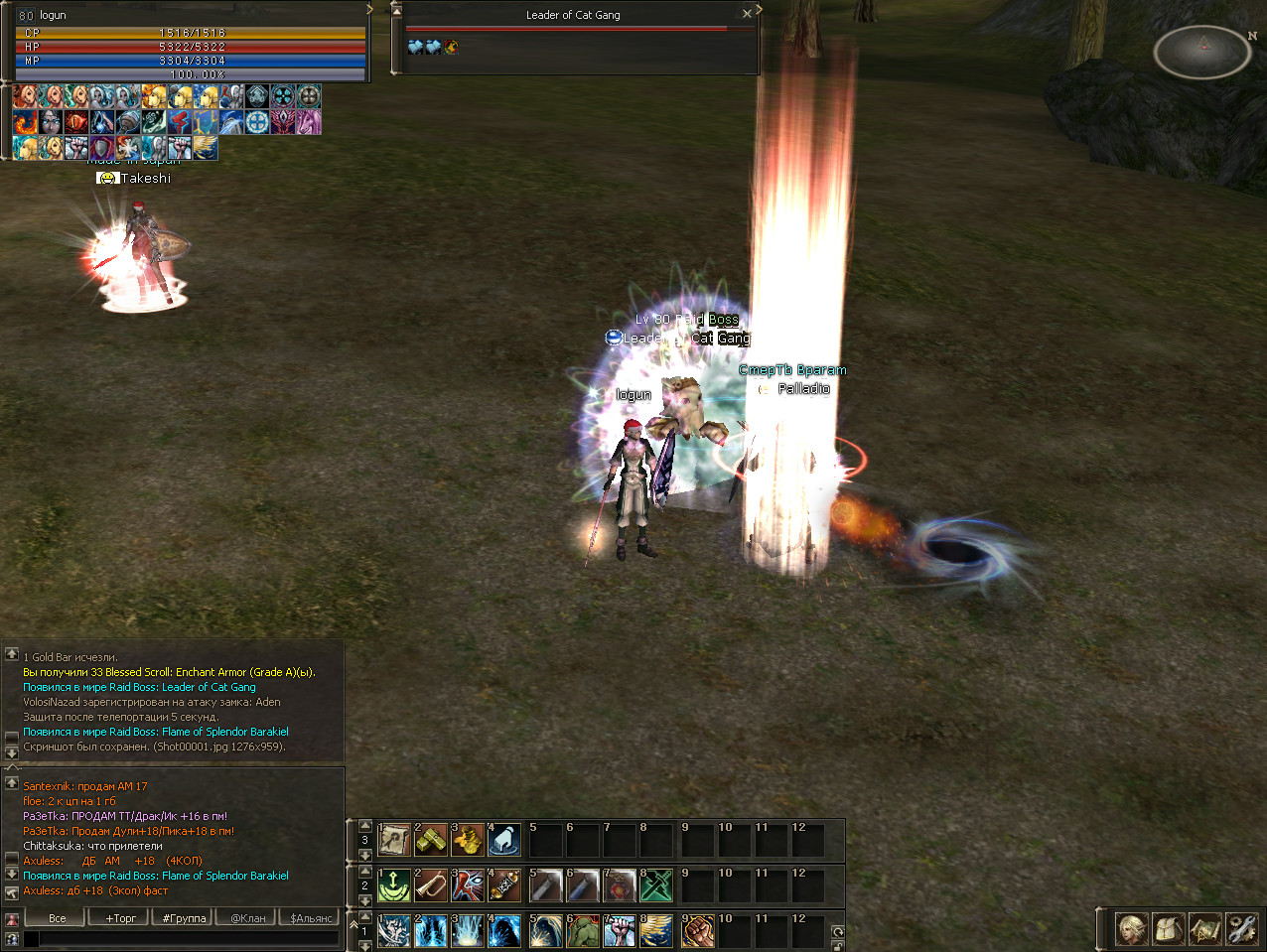Close the Leader of Cat Gang target window
The width and height of the screenshot is (1267, 952).
tap(747, 14)
